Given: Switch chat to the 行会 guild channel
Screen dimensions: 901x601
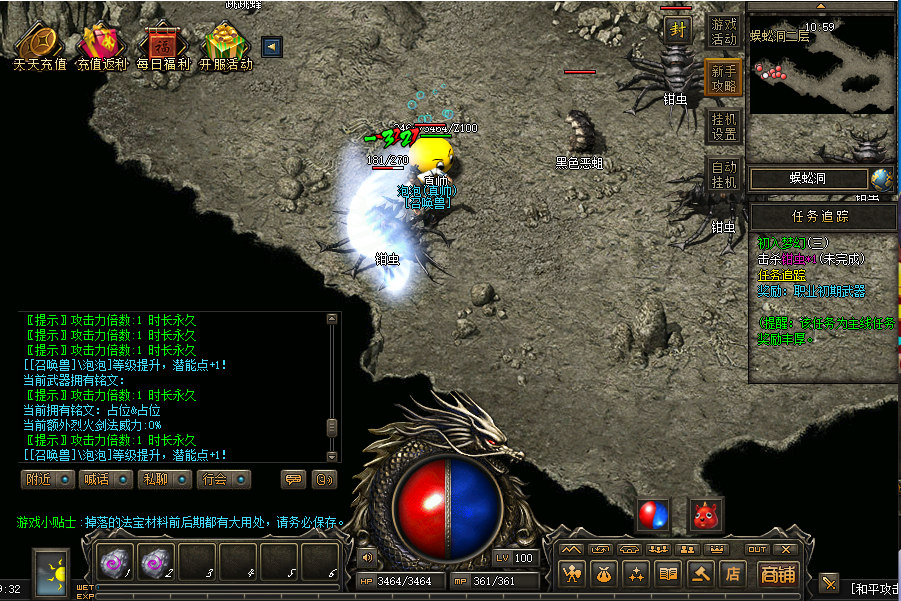Looking at the screenshot, I should tap(222, 479).
